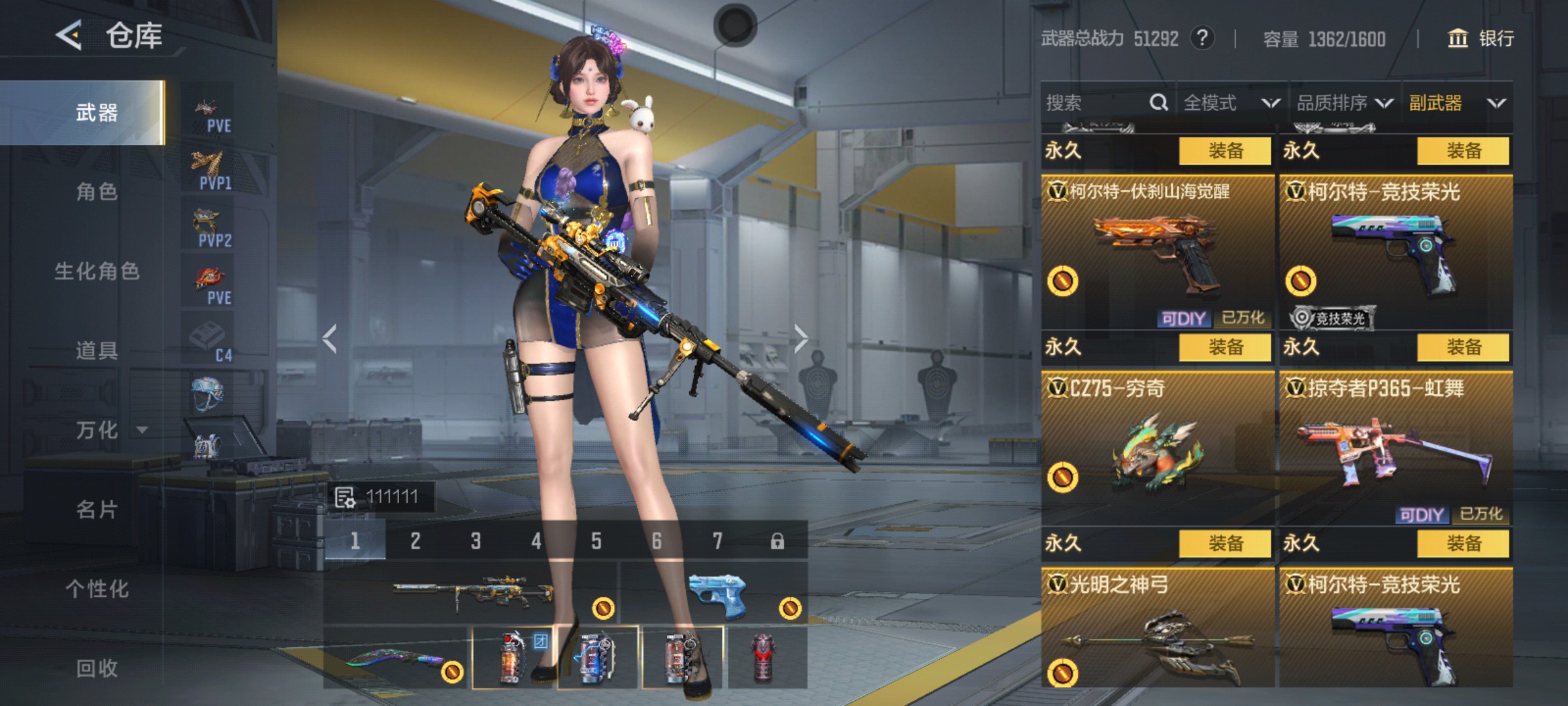Show the next character view with right arrow
This screenshot has width=1568, height=706.
[x=801, y=339]
